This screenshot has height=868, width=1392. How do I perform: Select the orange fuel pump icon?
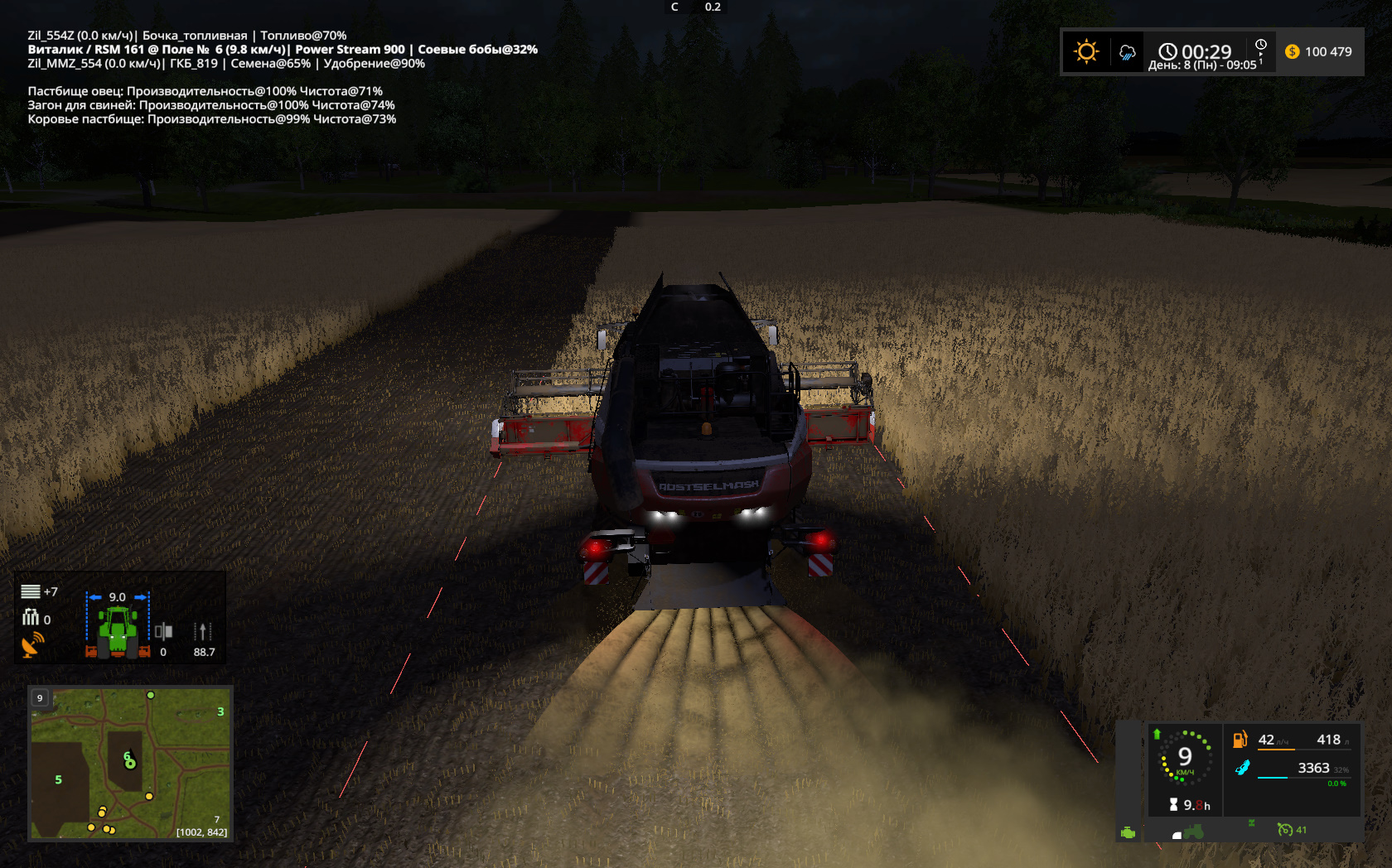(x=1240, y=740)
